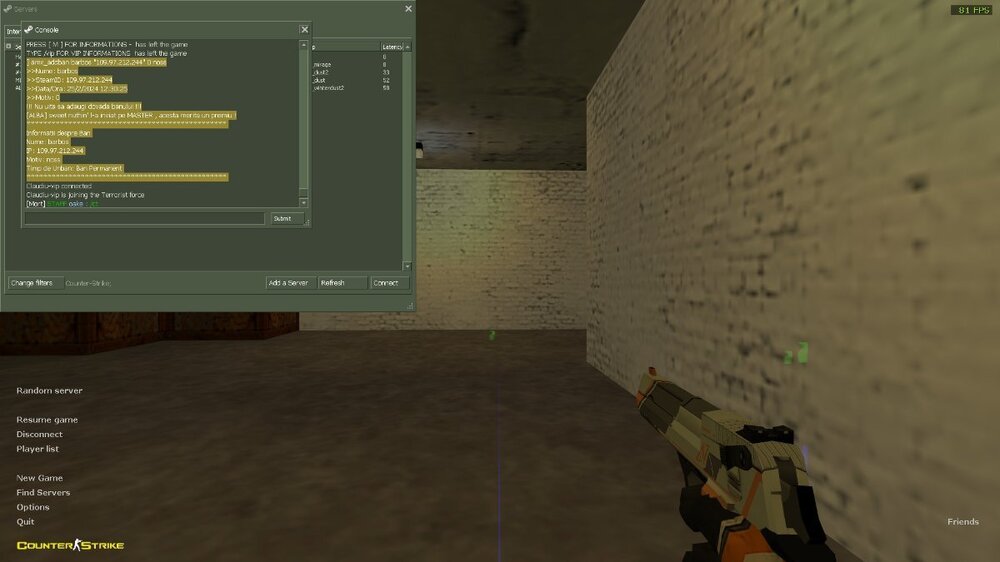Close the Console window
This screenshot has height=562, width=1000.
point(304,30)
